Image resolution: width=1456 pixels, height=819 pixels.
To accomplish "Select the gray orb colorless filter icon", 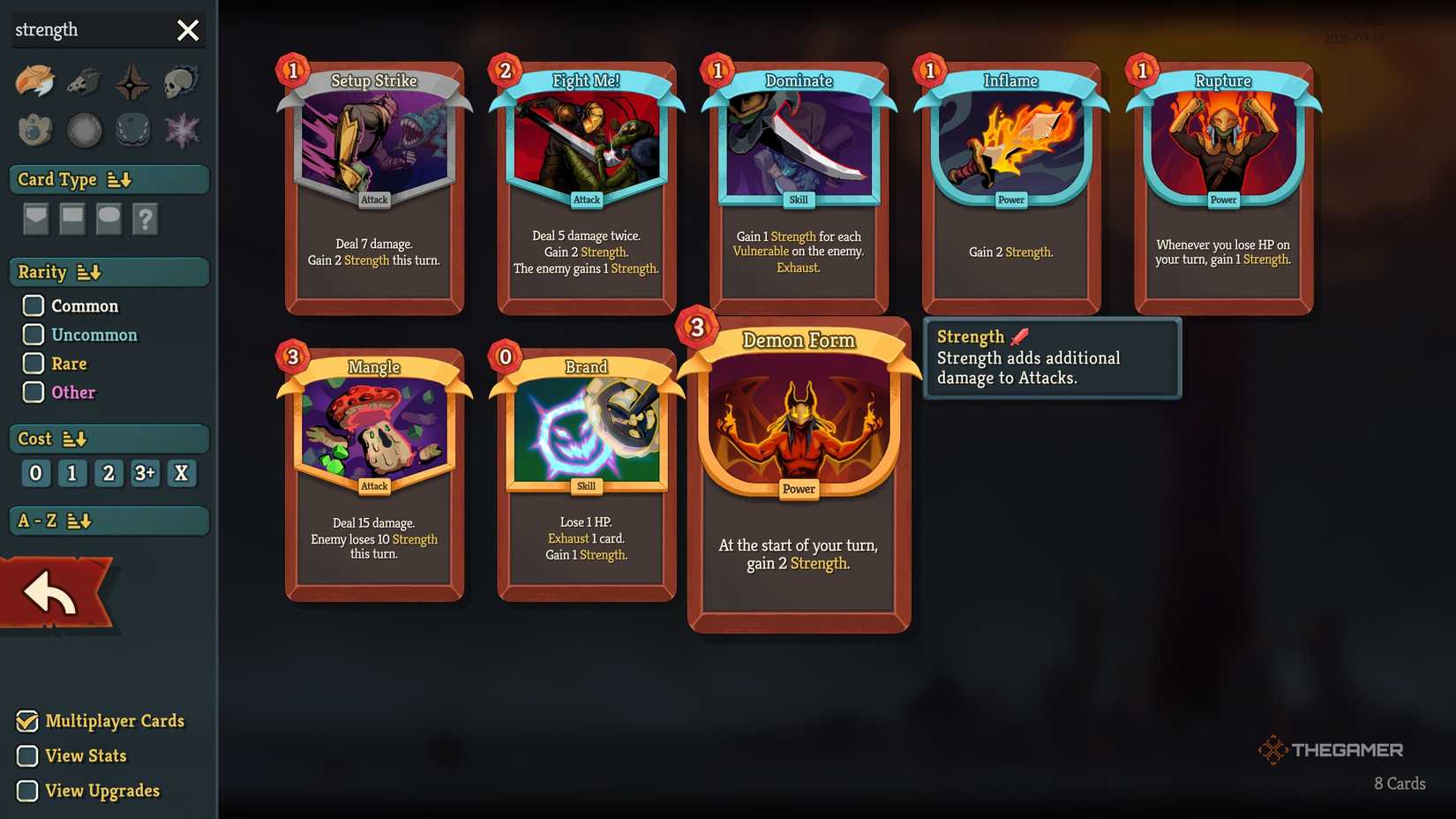I will (85, 130).
